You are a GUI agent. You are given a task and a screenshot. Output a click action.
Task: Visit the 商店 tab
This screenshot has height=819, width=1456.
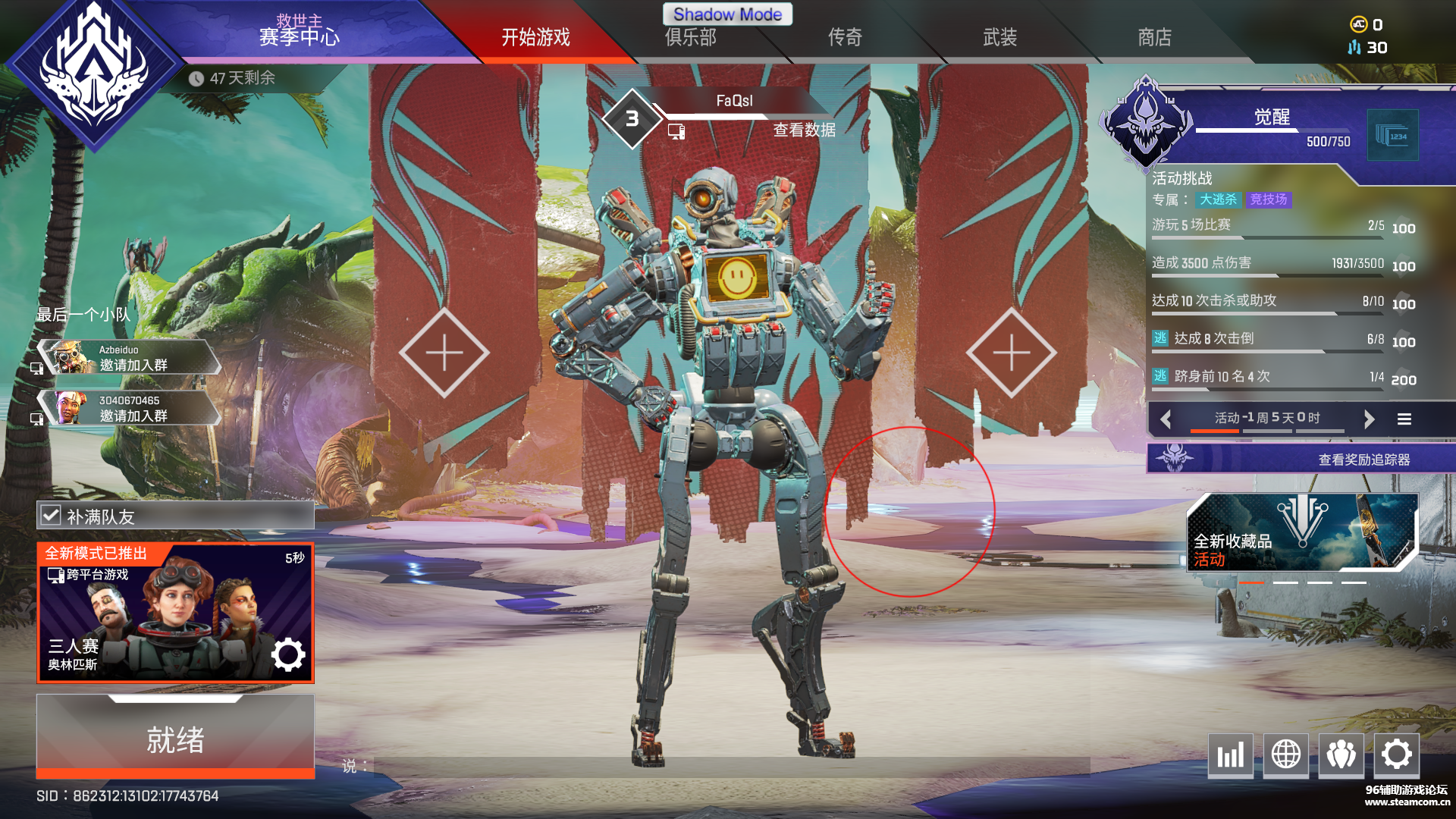(x=1154, y=37)
